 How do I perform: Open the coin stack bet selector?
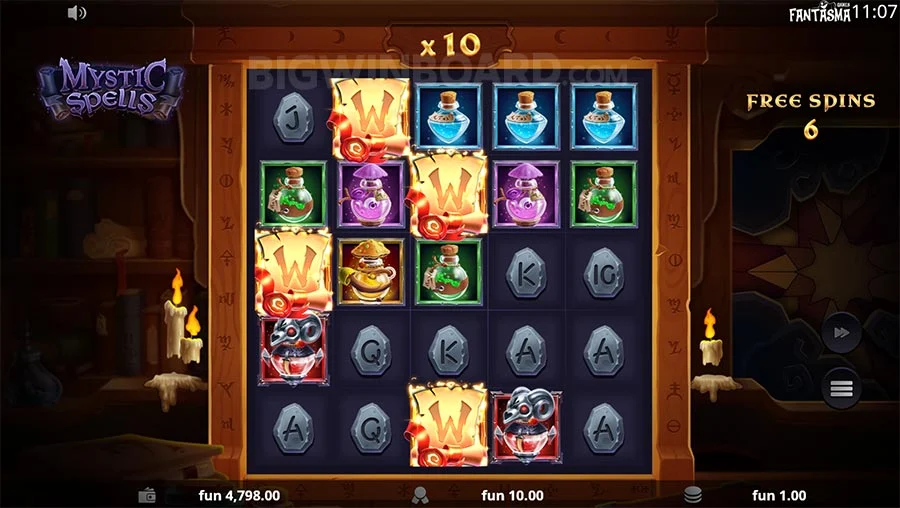pyautogui.click(x=692, y=495)
